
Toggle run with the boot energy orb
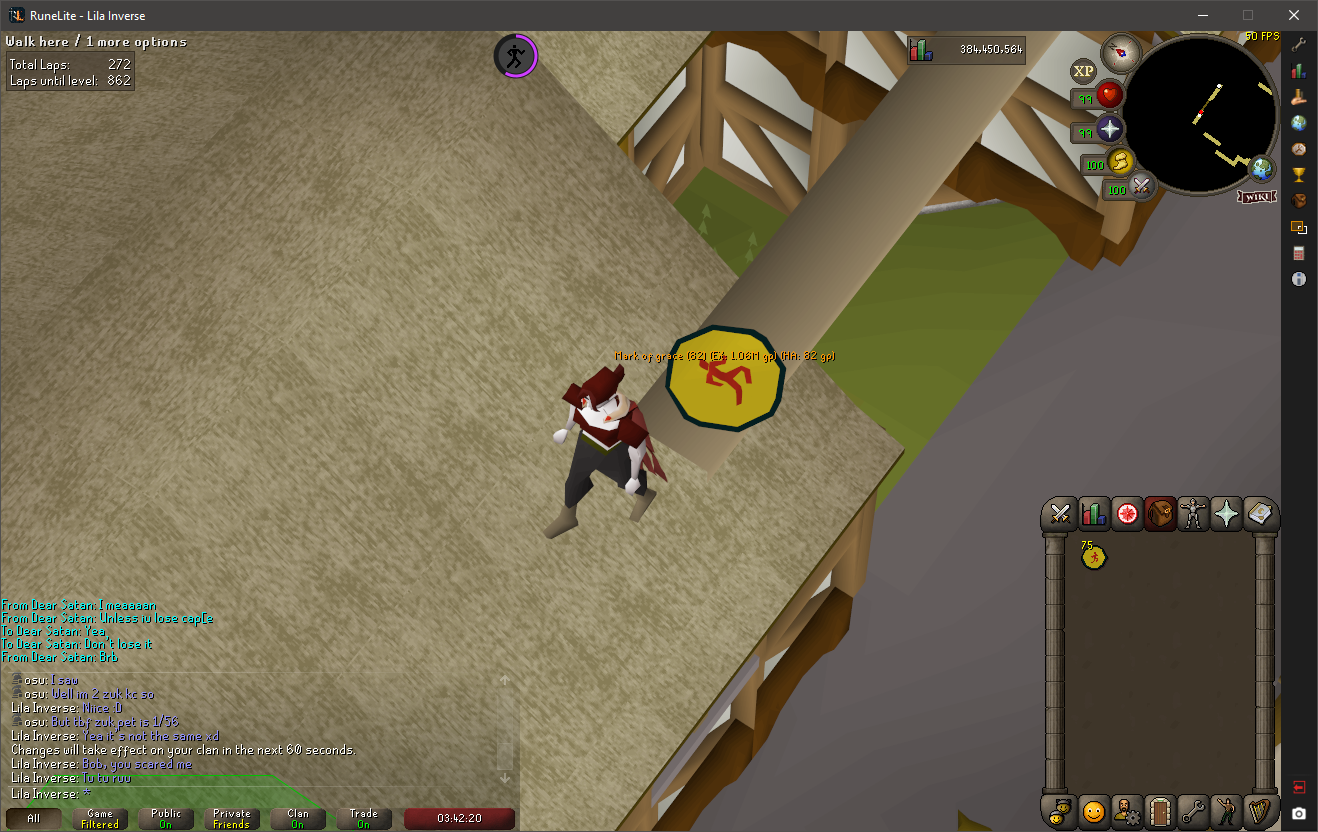pos(1121,162)
